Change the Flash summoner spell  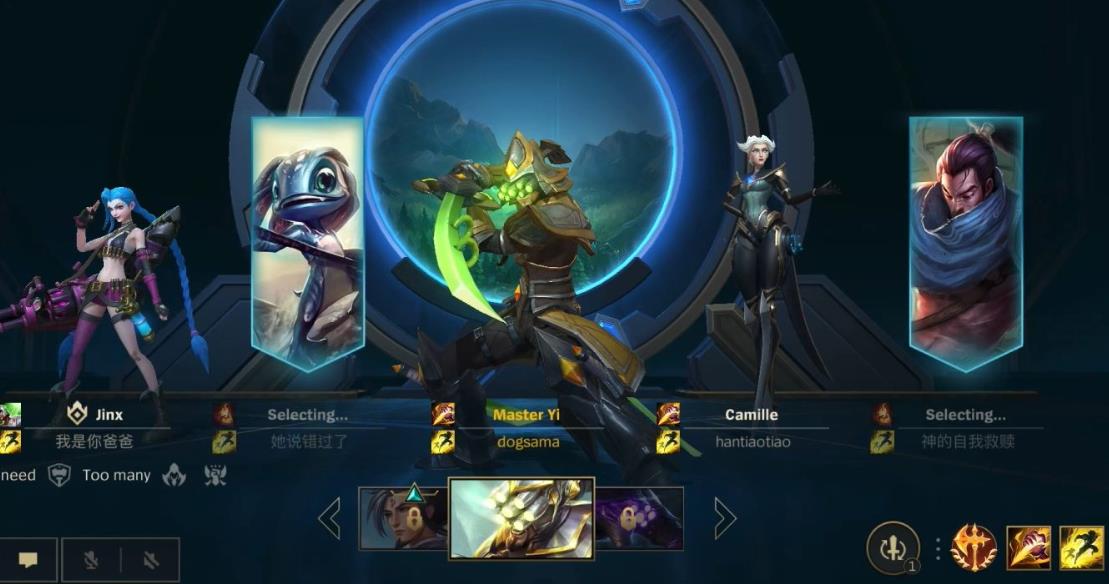1081,548
